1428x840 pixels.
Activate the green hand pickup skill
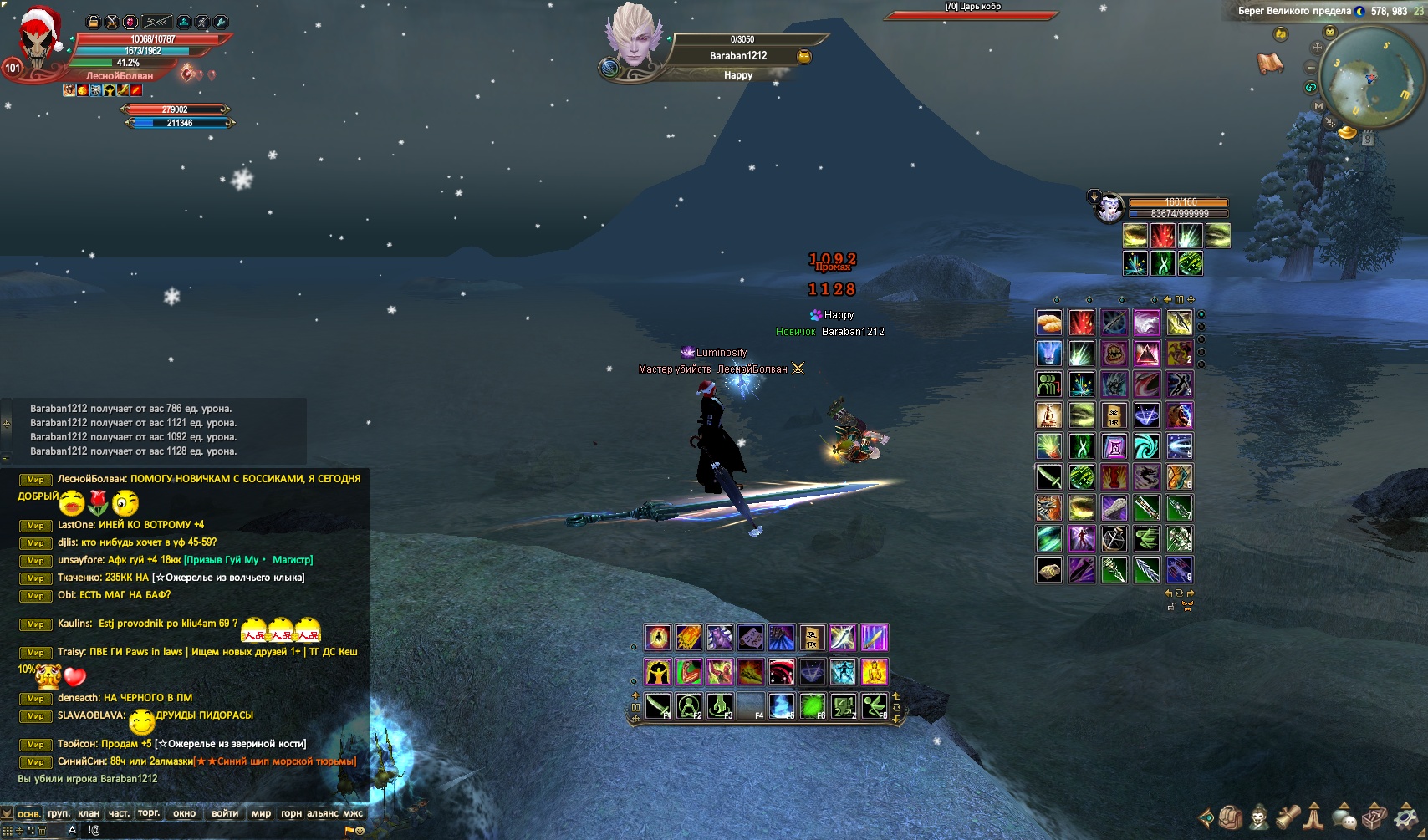pyautogui.click(x=720, y=706)
